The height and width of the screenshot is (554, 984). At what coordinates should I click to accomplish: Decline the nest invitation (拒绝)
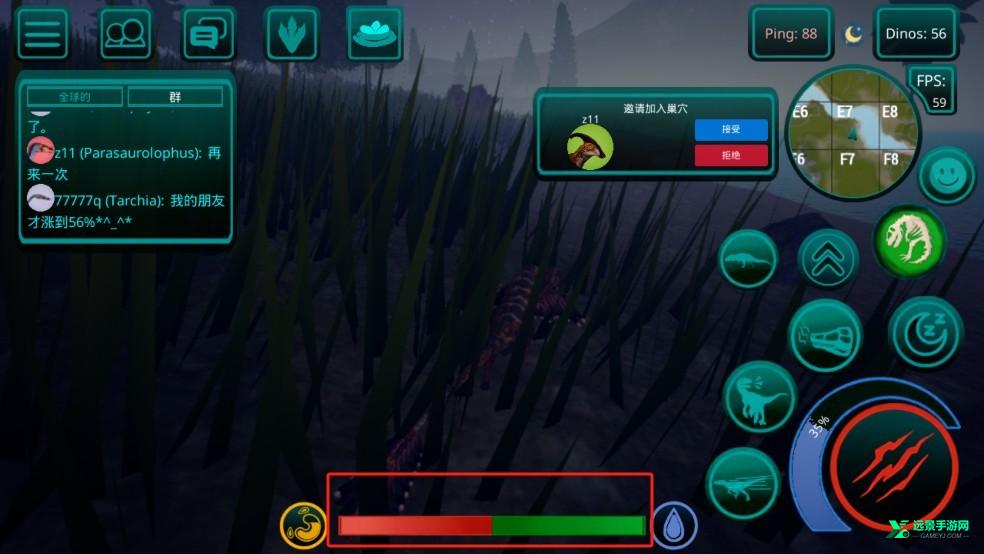(x=731, y=155)
